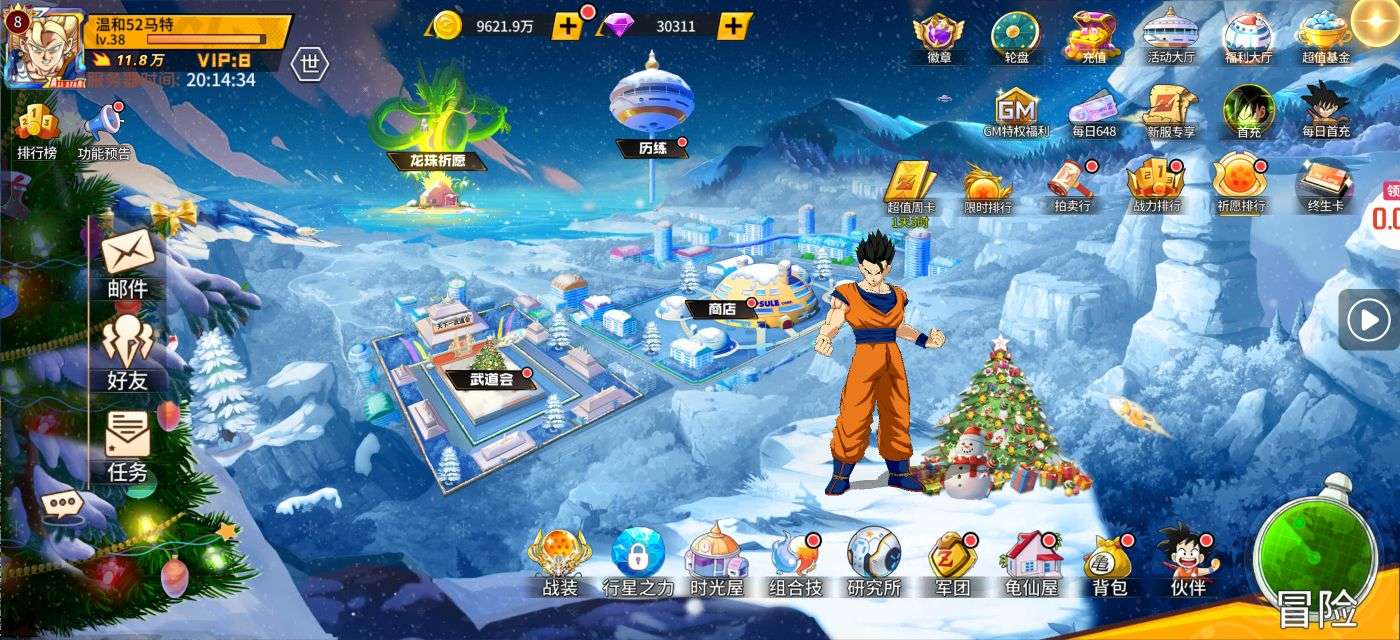Open the 战装 battle gear menu
The width and height of the screenshot is (1400, 640).
pyautogui.click(x=560, y=562)
